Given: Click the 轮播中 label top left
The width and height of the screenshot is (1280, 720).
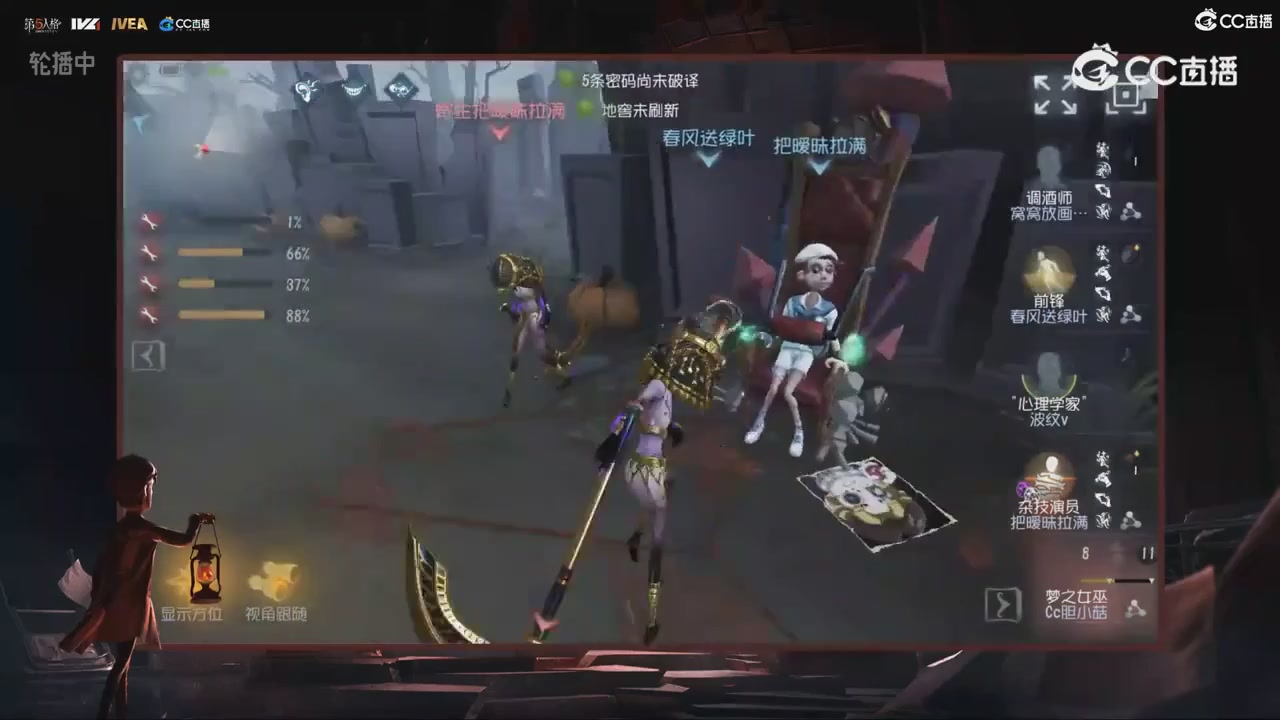Looking at the screenshot, I should (x=60, y=66).
